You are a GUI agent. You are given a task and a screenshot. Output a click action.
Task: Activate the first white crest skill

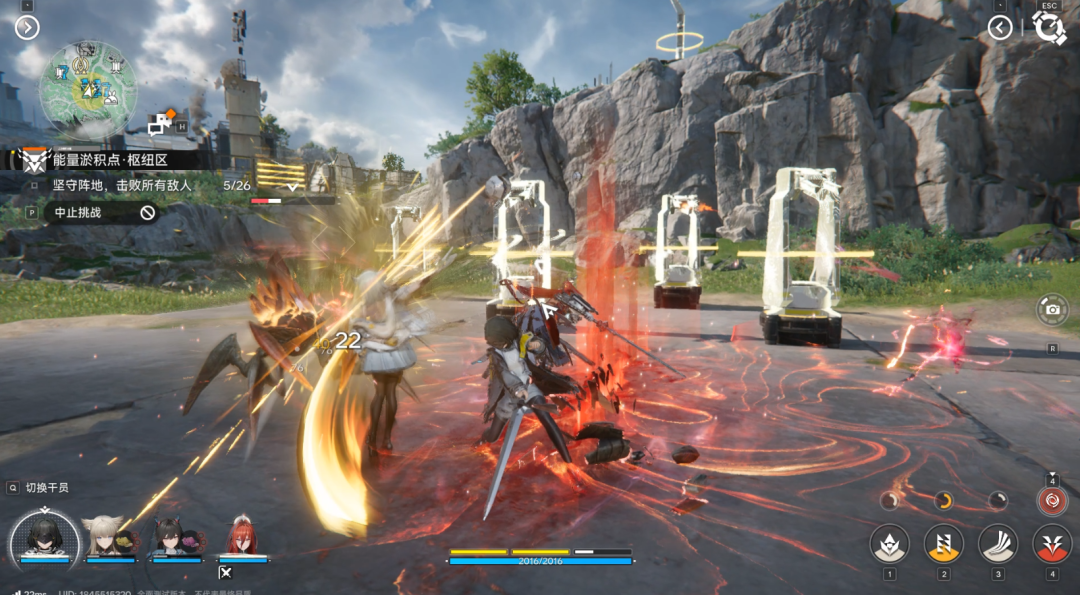[890, 544]
